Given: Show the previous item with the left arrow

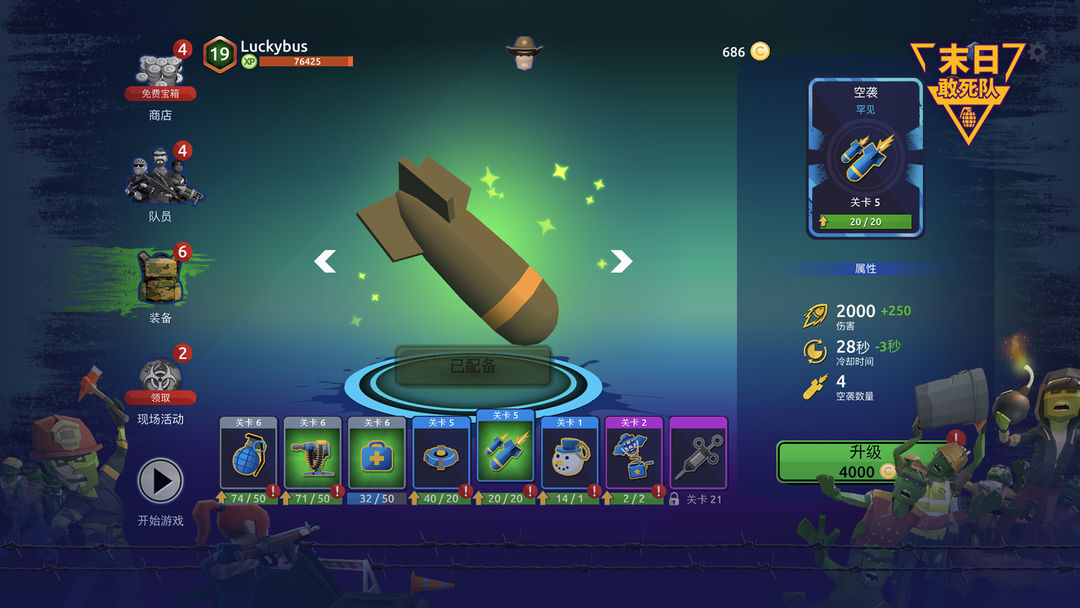Looking at the screenshot, I should coord(325,262).
